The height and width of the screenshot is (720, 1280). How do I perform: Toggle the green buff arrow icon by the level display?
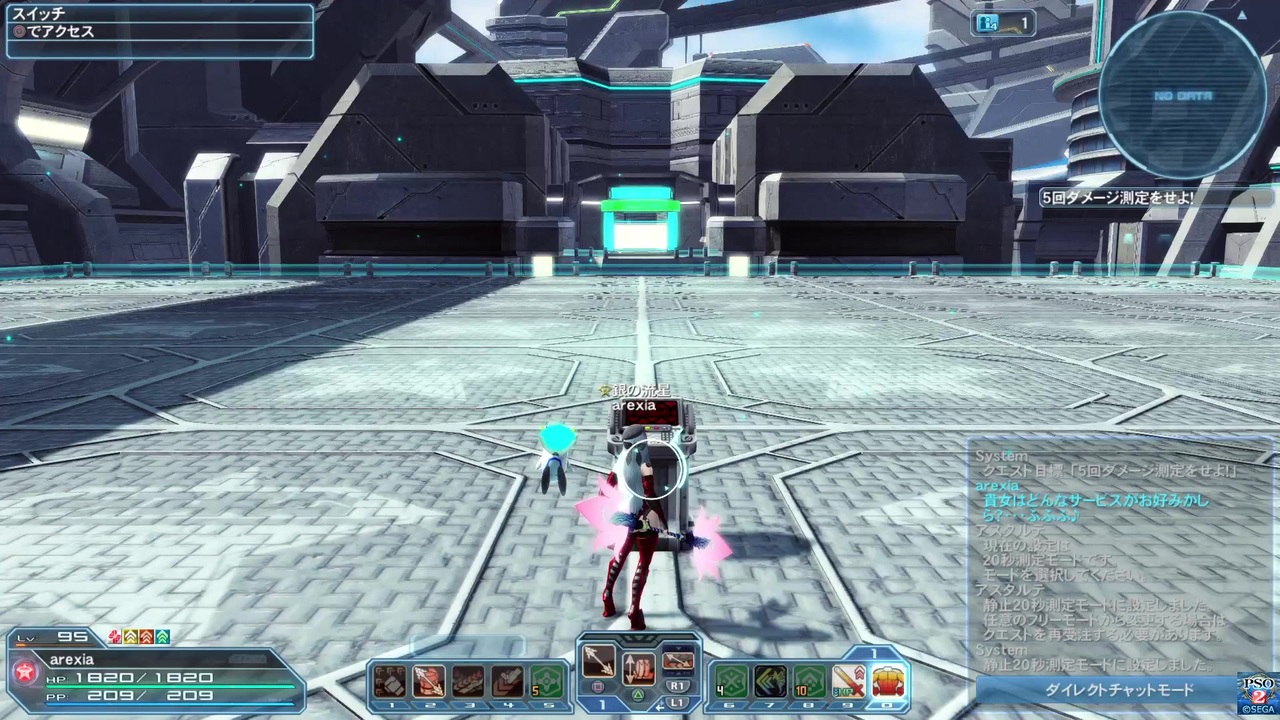[x=160, y=636]
